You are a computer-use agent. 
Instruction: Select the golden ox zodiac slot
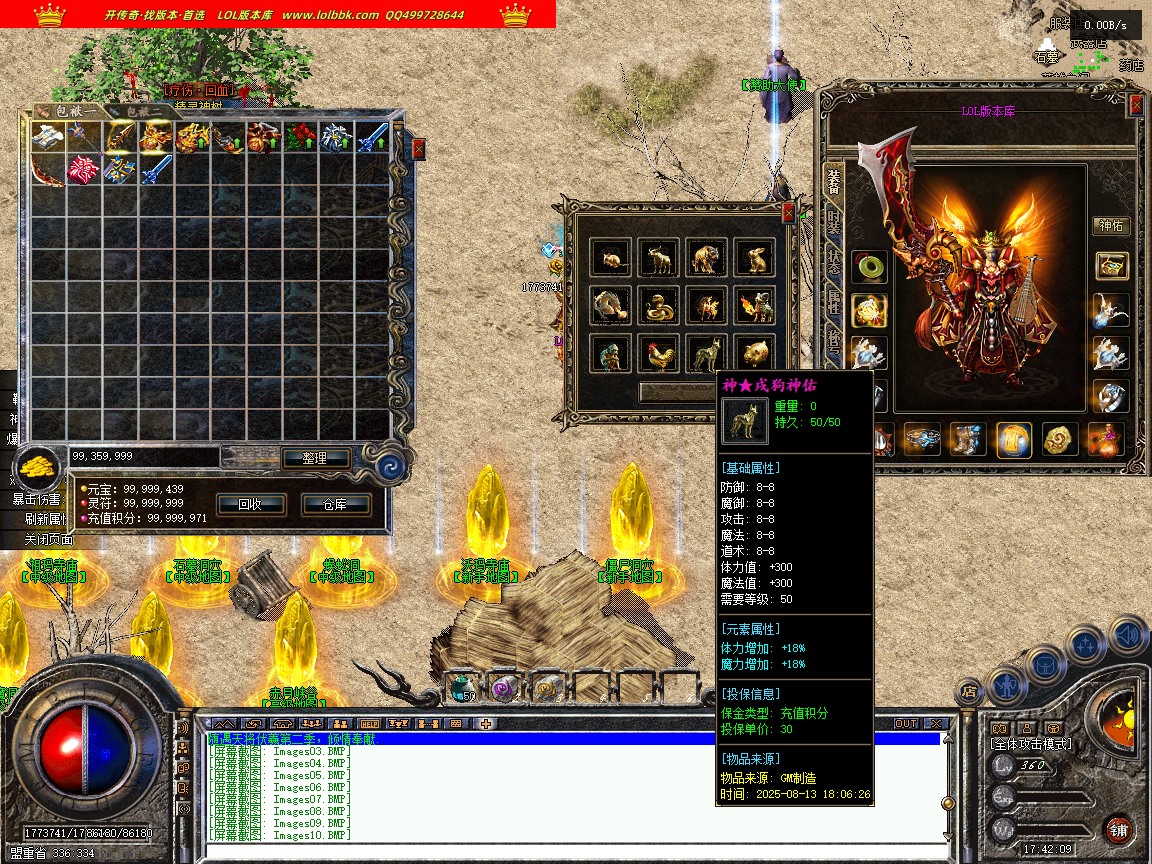pyautogui.click(x=661, y=258)
